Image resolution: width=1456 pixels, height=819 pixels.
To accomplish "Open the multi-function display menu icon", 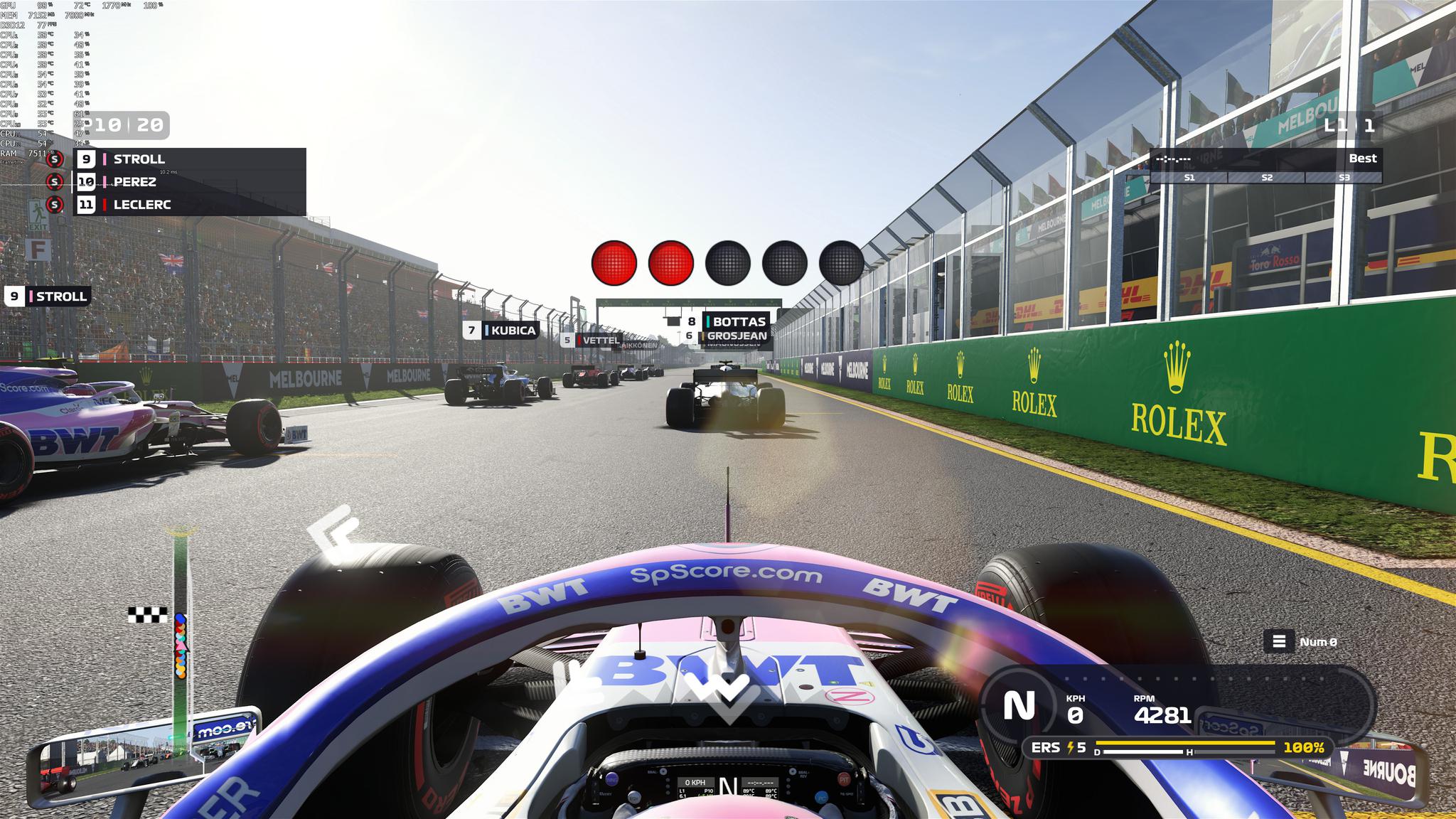I will (1278, 641).
